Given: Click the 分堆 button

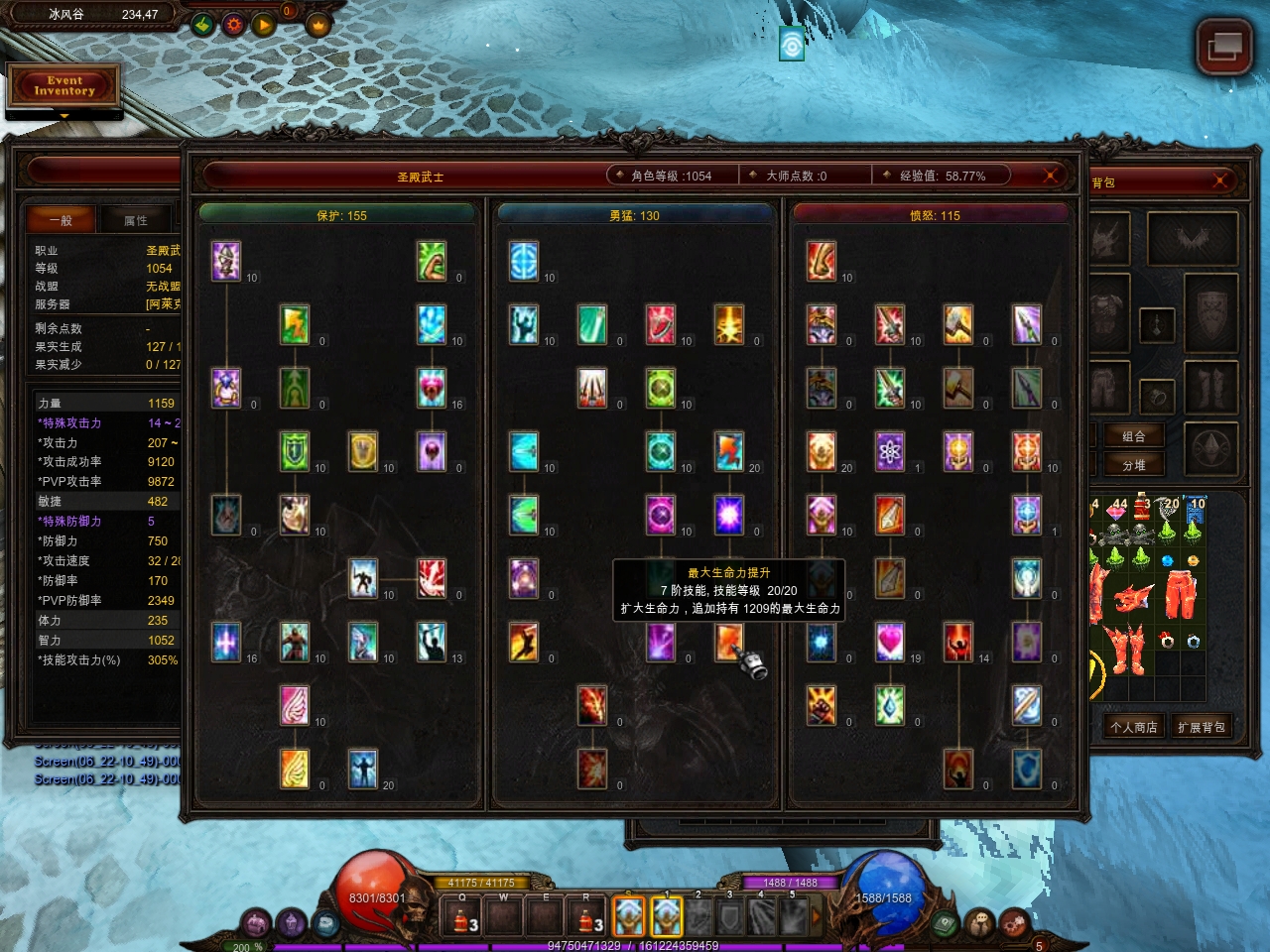Looking at the screenshot, I should [x=1133, y=465].
